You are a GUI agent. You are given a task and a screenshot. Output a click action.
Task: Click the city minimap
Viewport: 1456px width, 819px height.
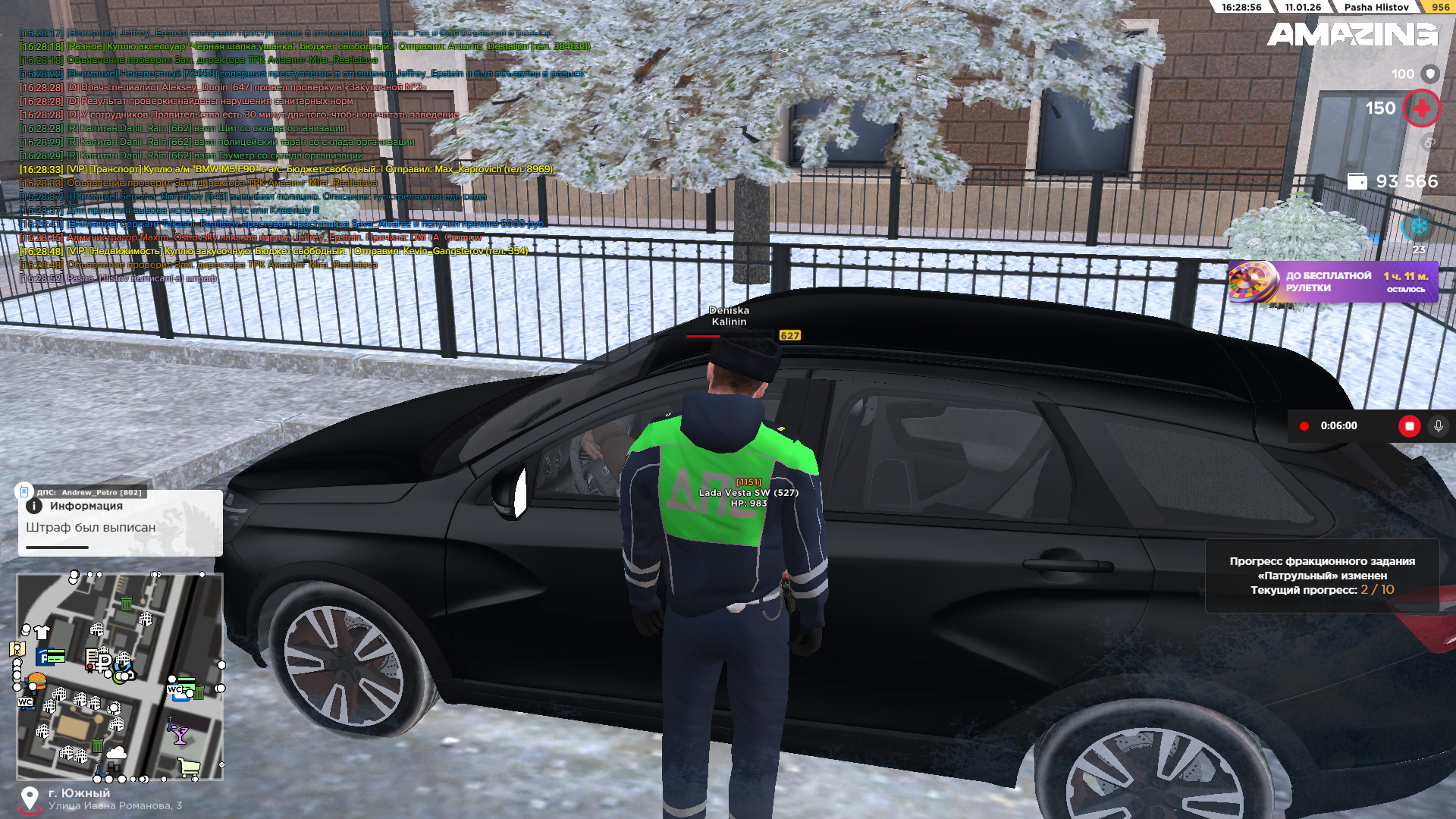coord(120,676)
